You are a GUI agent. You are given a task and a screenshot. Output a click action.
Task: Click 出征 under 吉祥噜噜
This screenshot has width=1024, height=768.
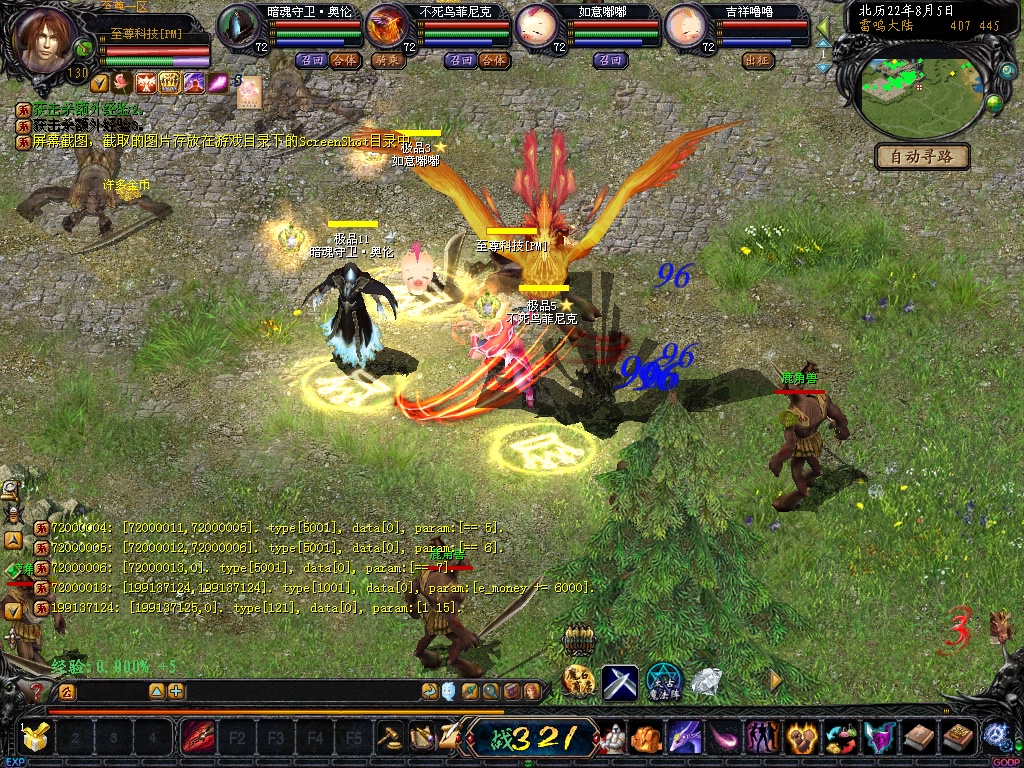[x=757, y=60]
